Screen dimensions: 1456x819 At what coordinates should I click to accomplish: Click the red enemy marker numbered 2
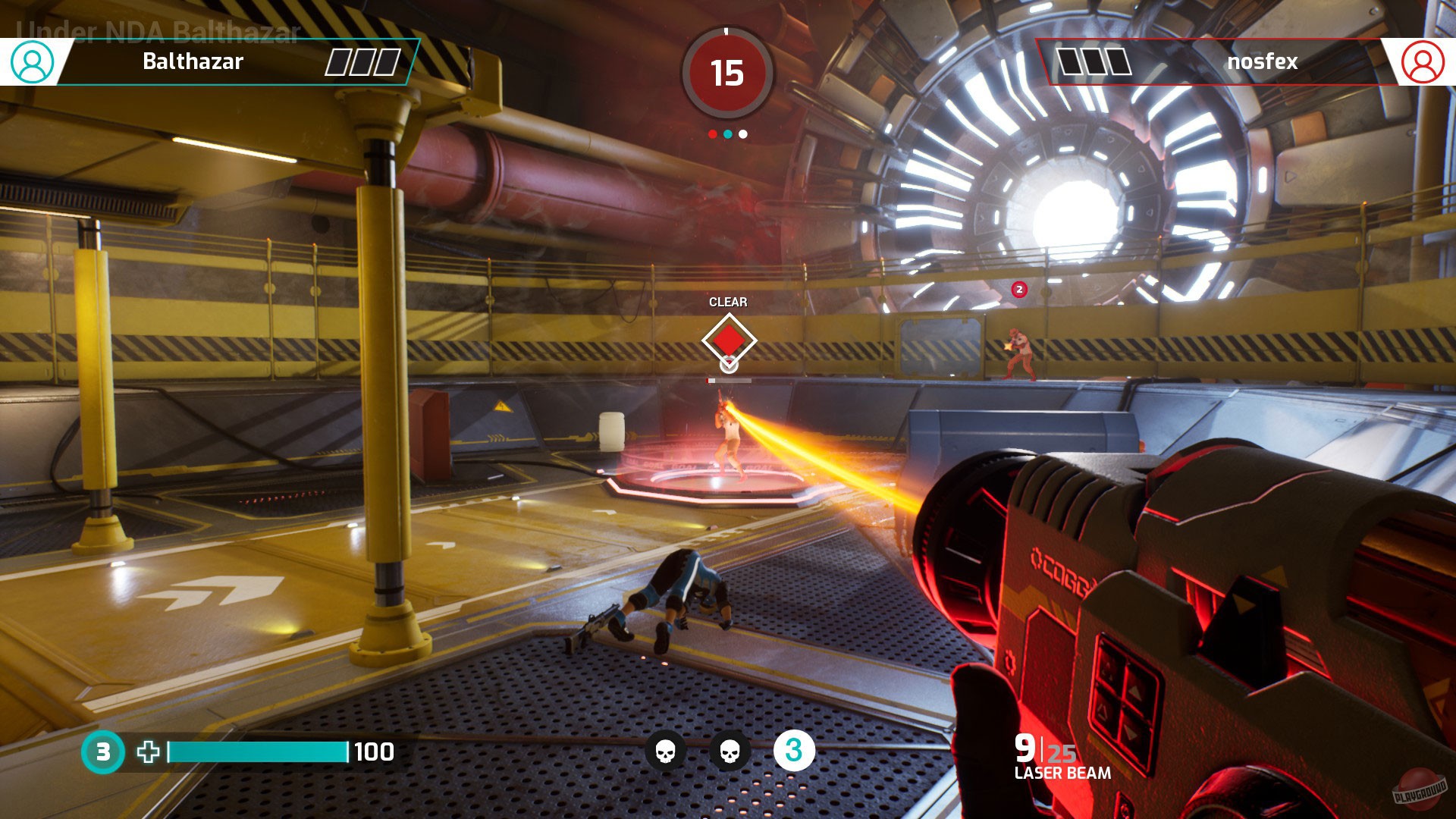pyautogui.click(x=1019, y=289)
